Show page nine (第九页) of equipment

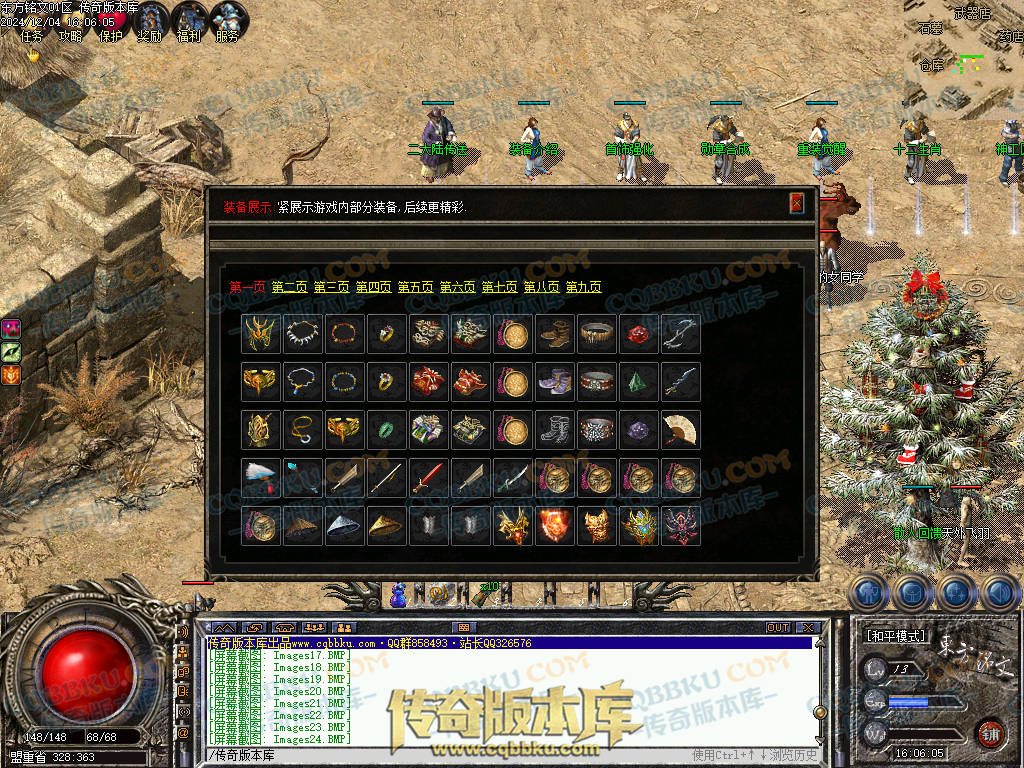[x=584, y=287]
